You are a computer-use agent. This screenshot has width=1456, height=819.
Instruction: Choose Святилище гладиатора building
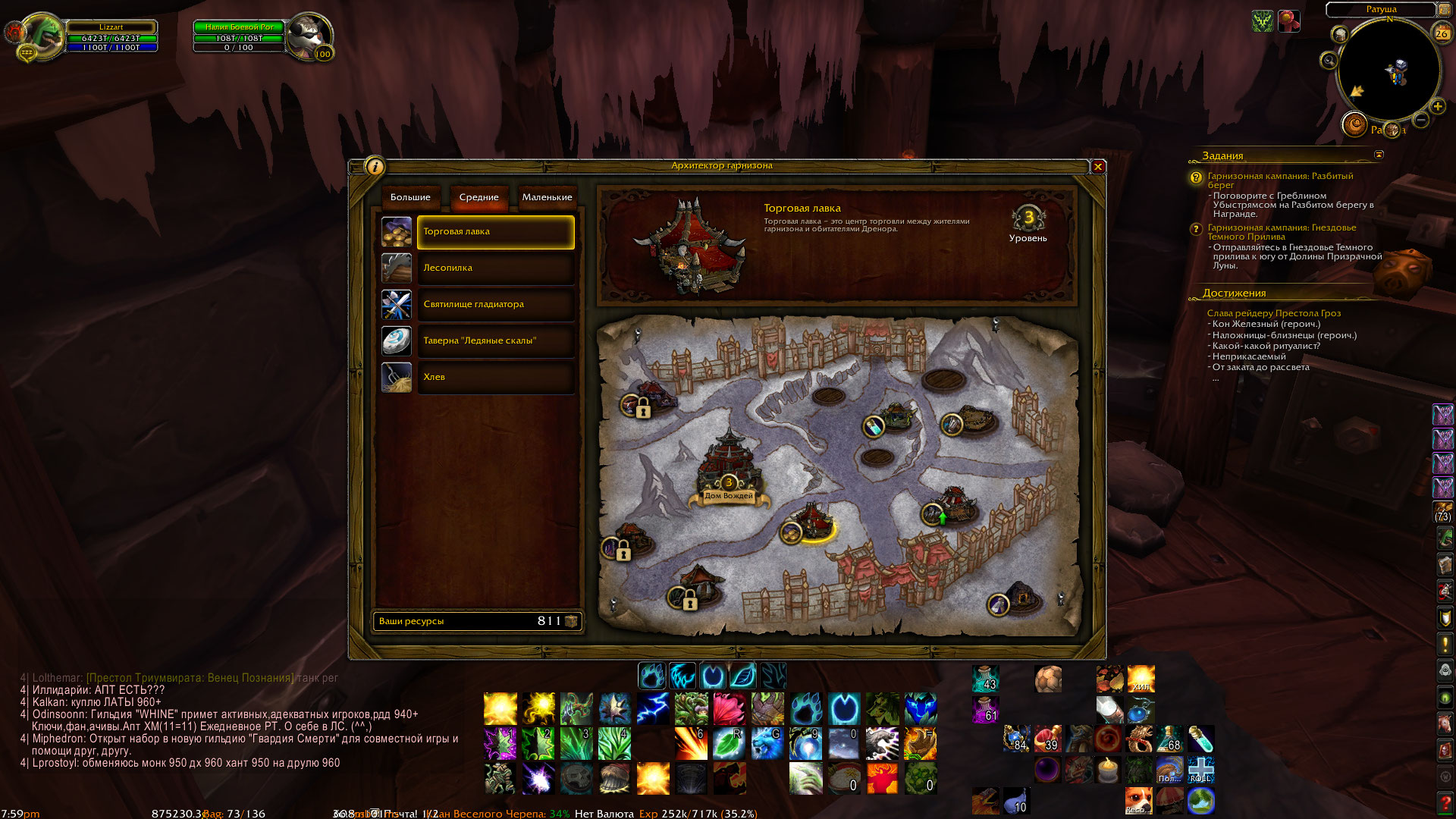coord(495,305)
